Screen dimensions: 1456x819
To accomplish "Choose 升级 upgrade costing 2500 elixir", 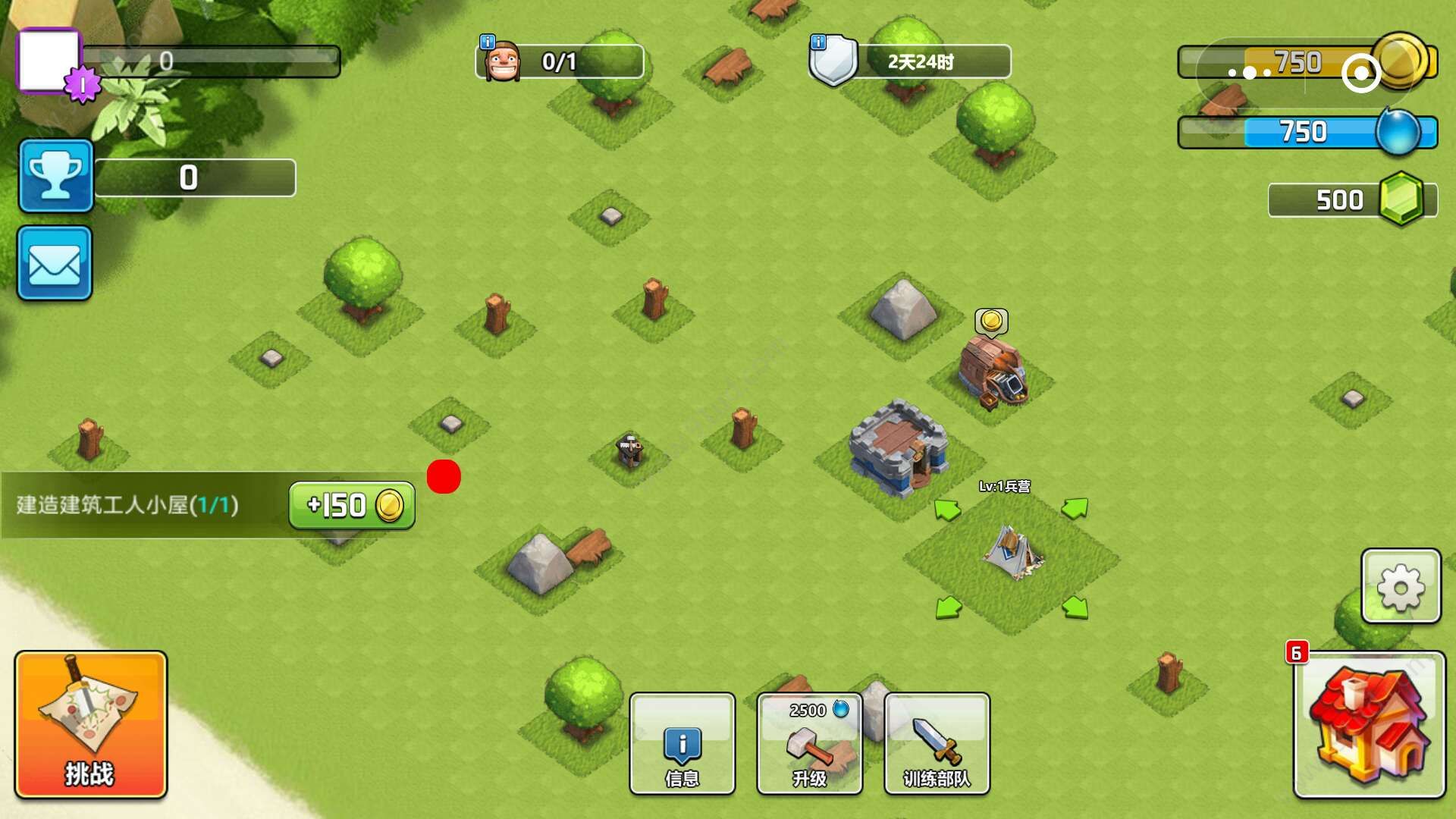I will tap(809, 744).
